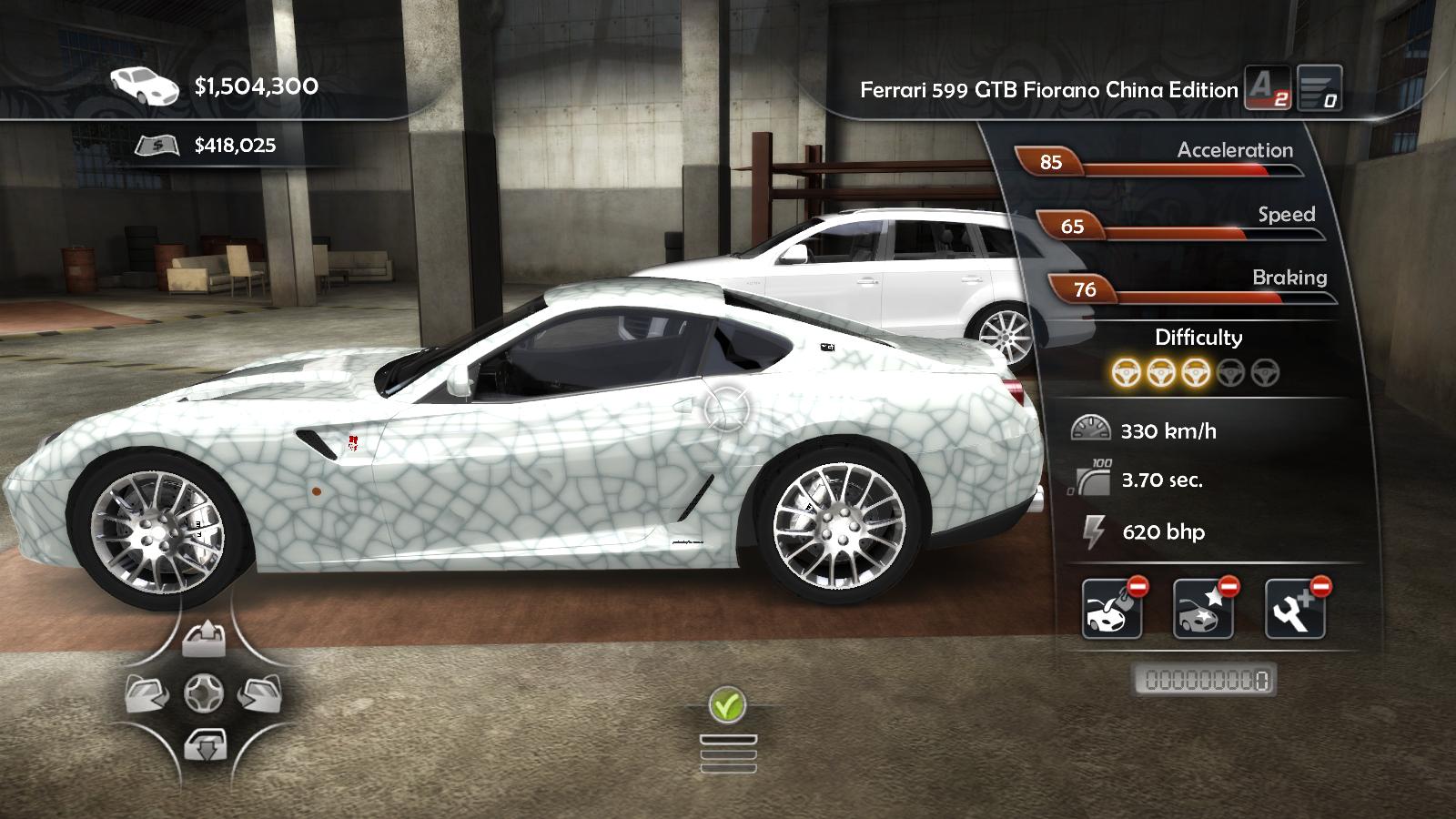Click the upward camera tilt arrow
This screenshot has height=819, width=1456.
coord(204,640)
